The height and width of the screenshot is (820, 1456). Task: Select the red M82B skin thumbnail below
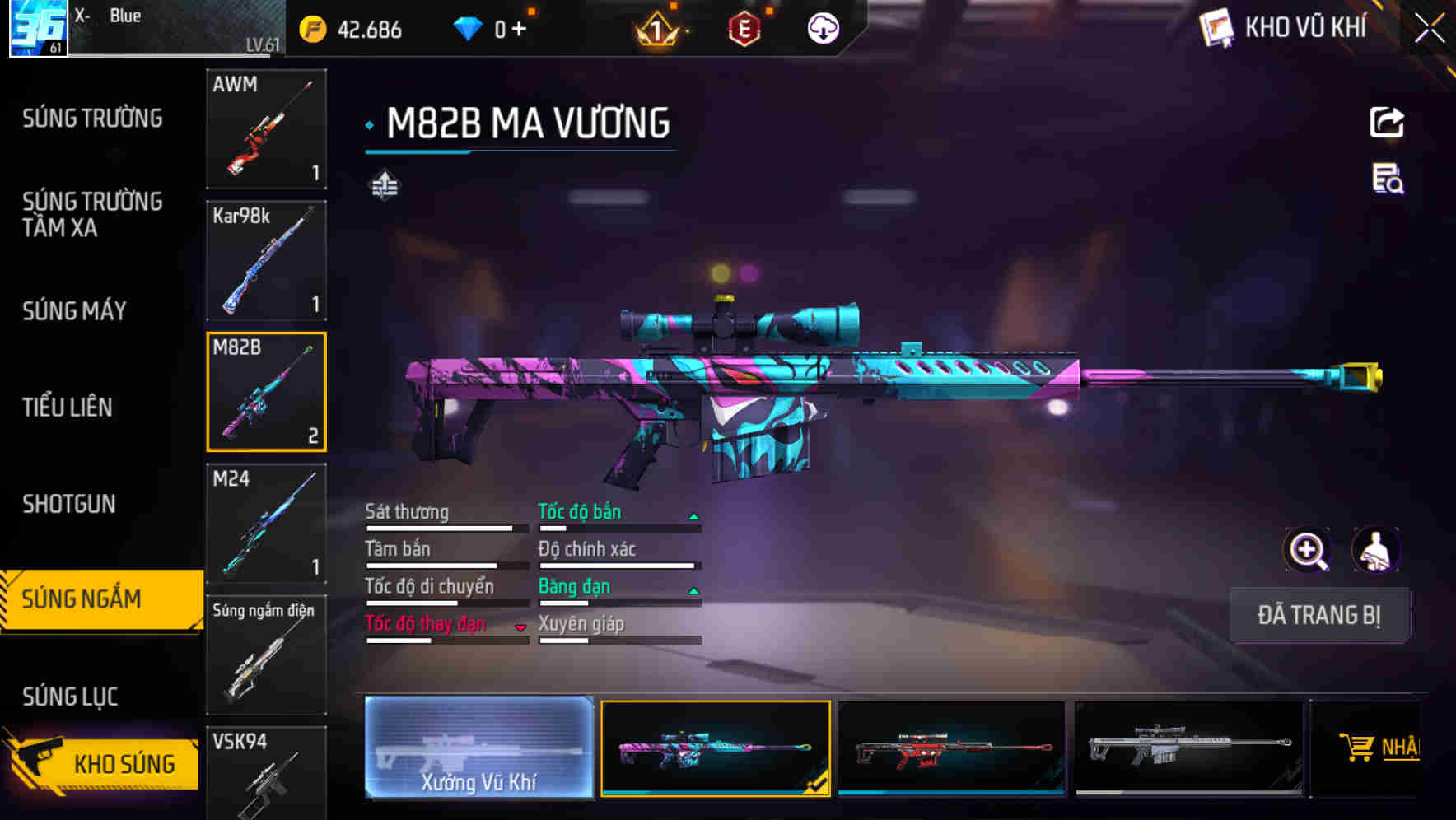pos(951,749)
